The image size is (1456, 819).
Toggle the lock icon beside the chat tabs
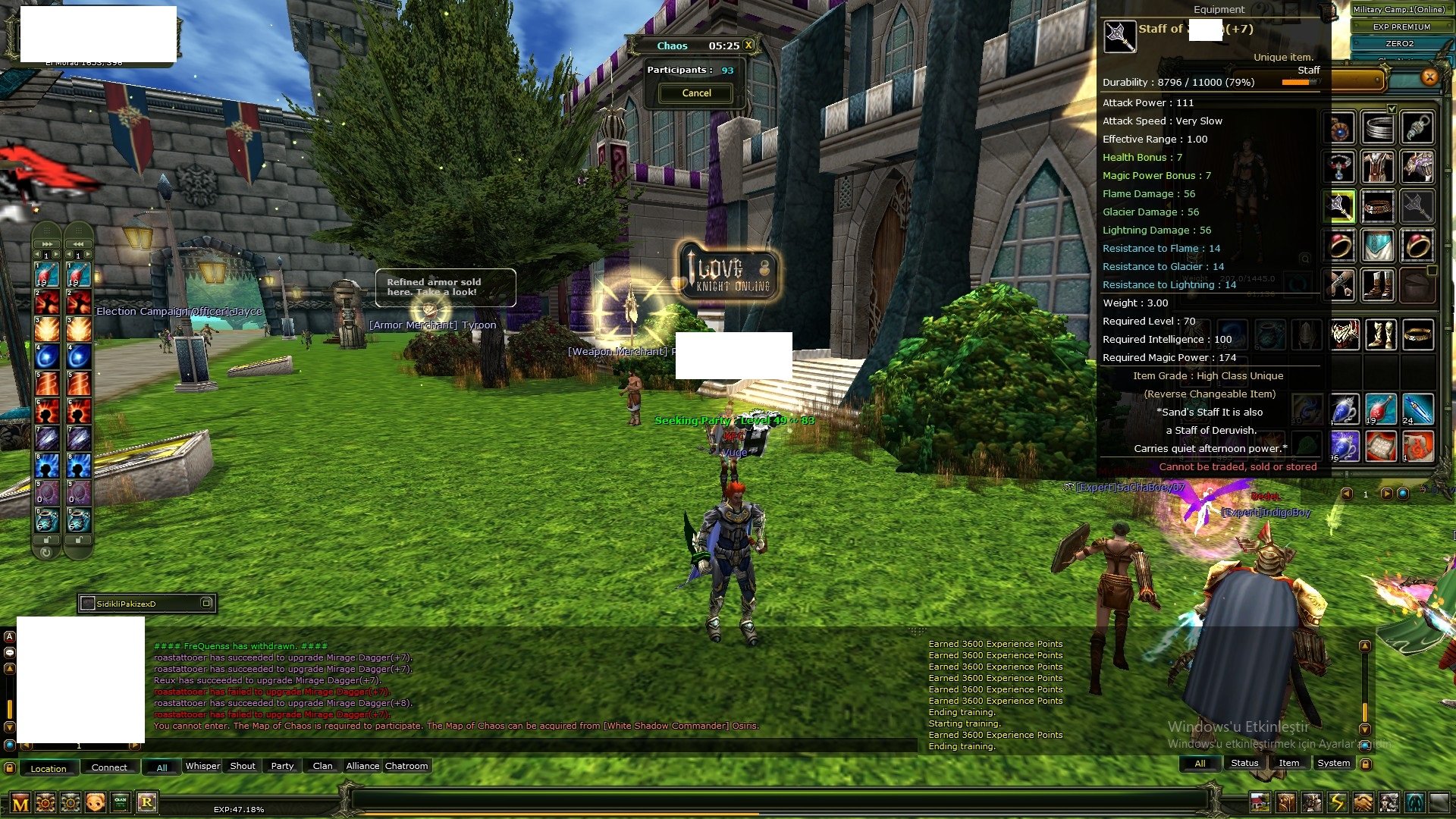(x=10, y=767)
